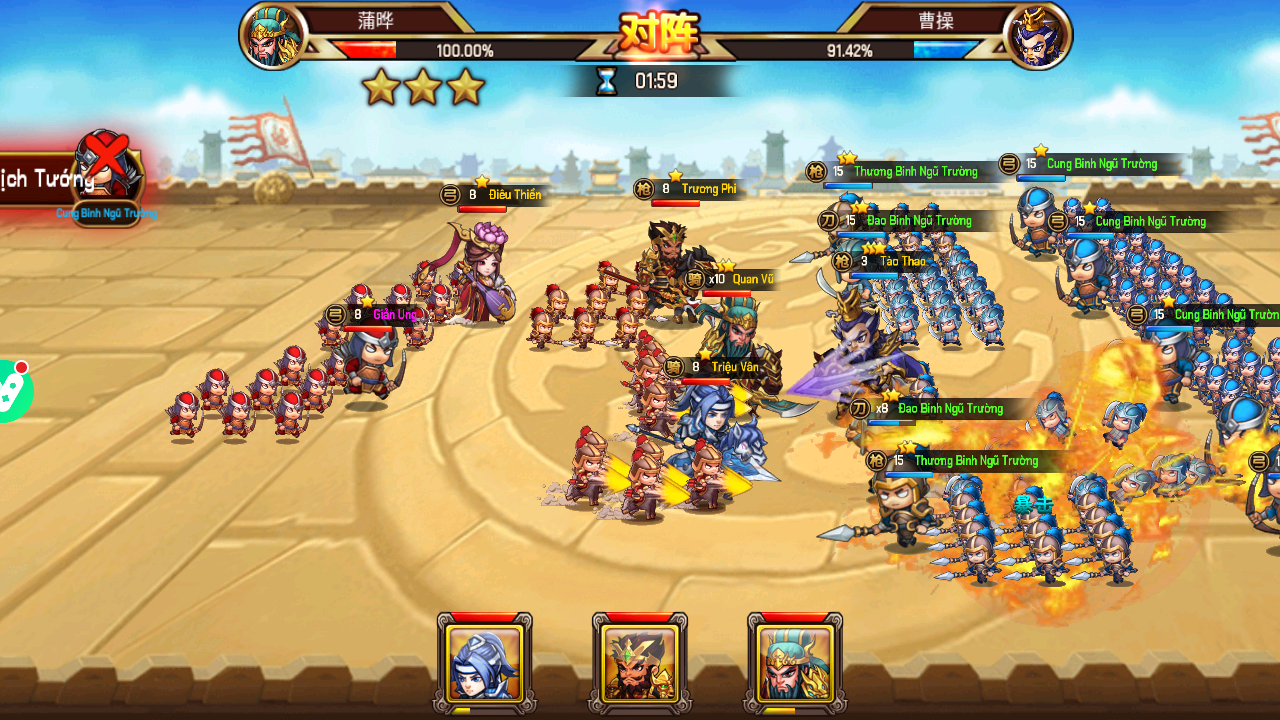Trigger Trương Phi's hero skill portrait
Viewport: 1280px width, 720px height.
(640, 663)
